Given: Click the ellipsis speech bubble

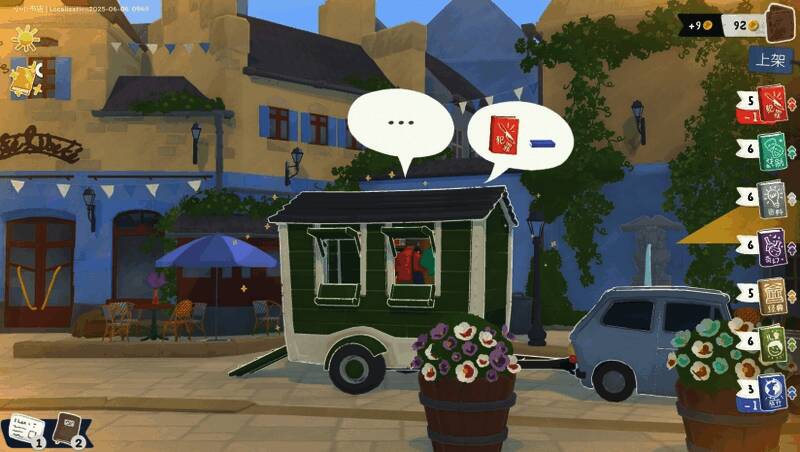Looking at the screenshot, I should (x=400, y=122).
